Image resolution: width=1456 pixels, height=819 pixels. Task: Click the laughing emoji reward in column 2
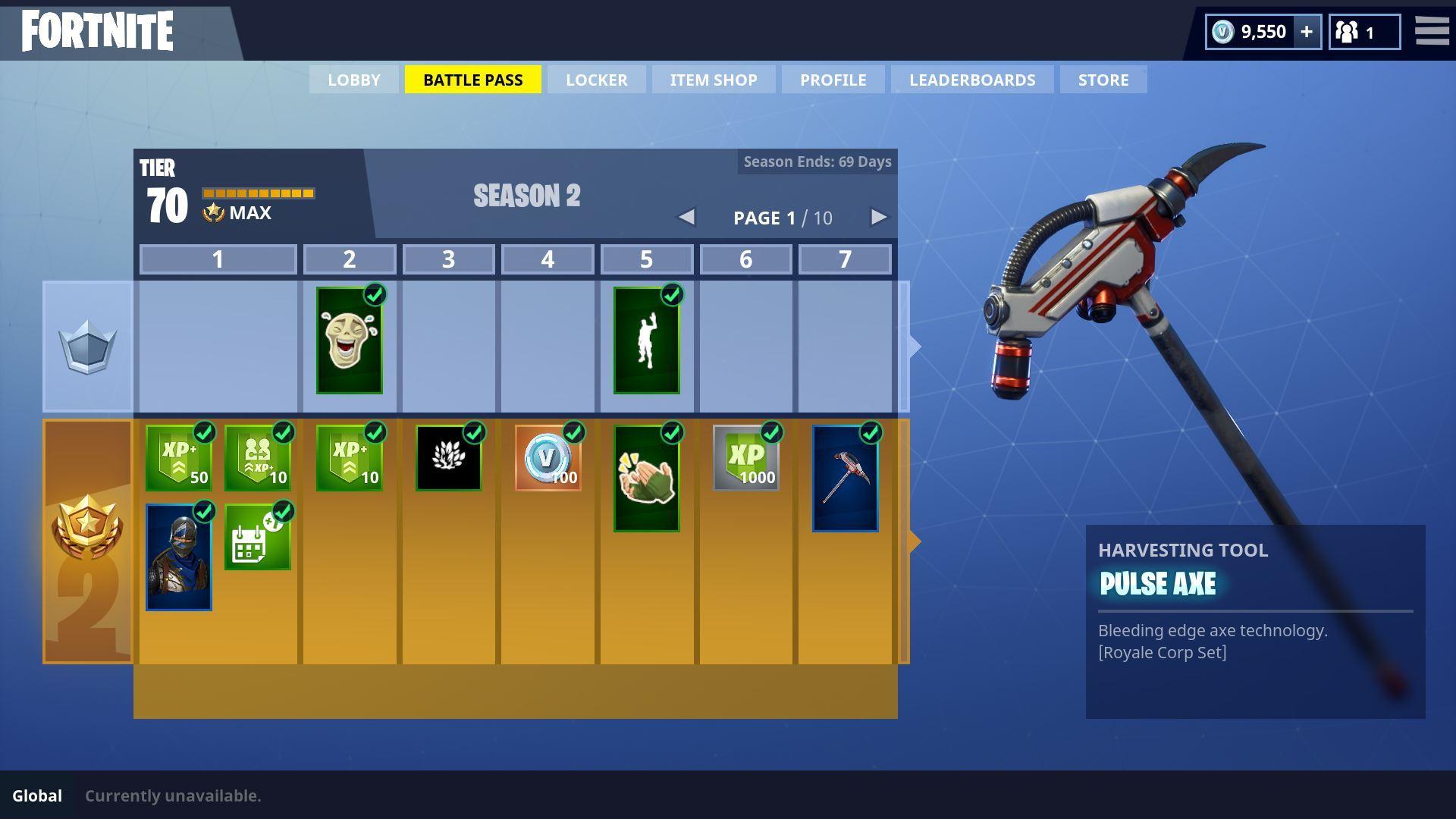click(350, 342)
